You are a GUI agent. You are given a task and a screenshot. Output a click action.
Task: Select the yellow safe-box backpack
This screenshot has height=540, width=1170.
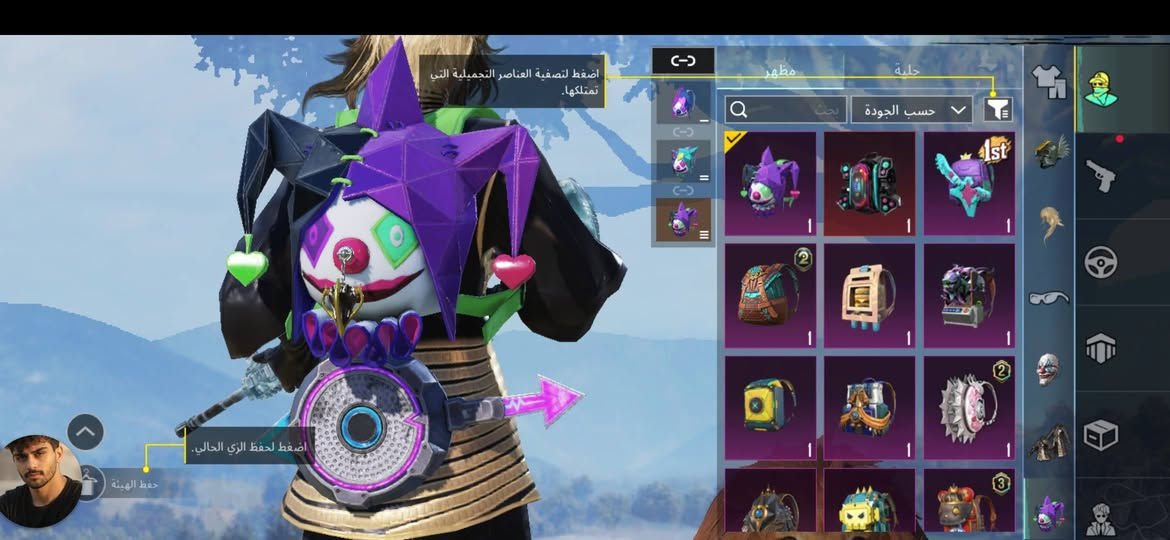click(x=769, y=407)
